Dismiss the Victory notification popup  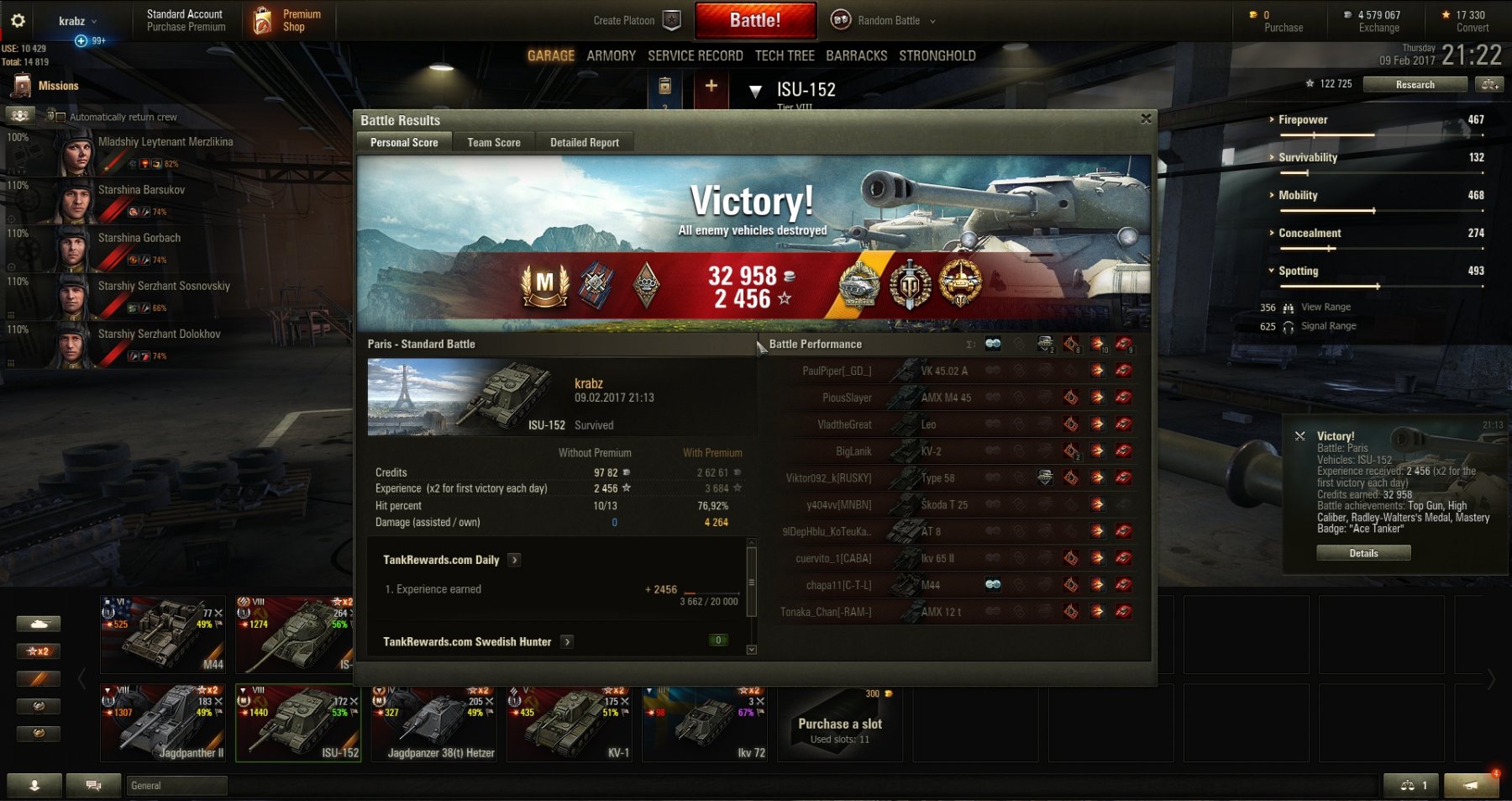tap(1299, 436)
